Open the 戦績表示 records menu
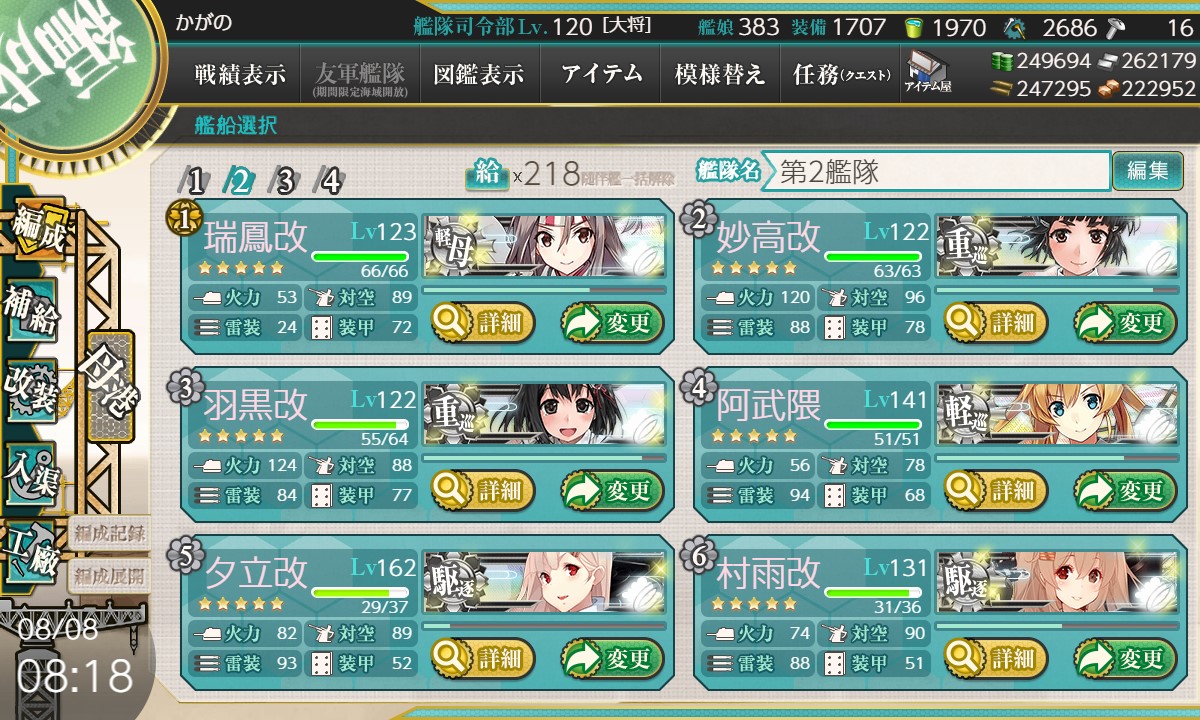The image size is (1200, 720). pyautogui.click(x=240, y=75)
